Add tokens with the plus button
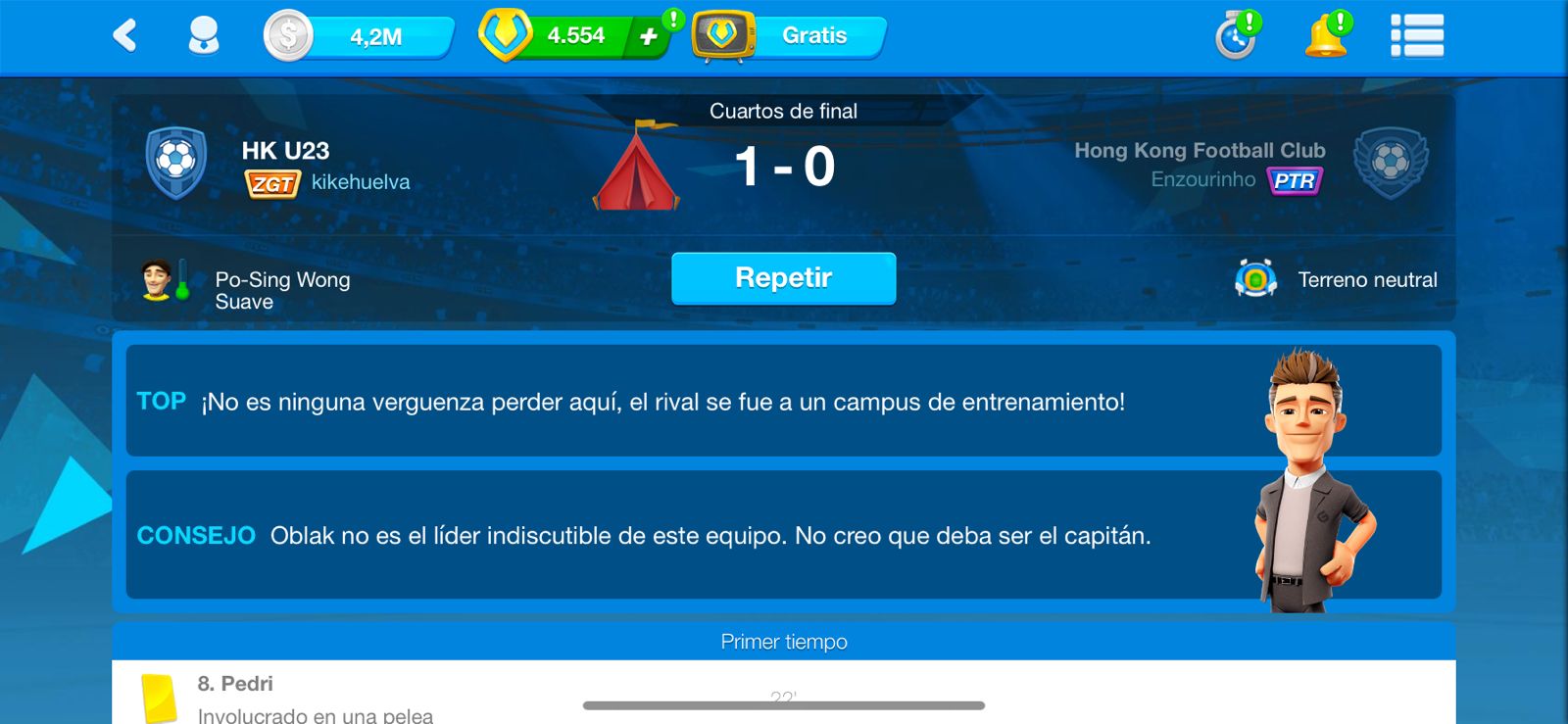1568x724 pixels. [x=648, y=36]
